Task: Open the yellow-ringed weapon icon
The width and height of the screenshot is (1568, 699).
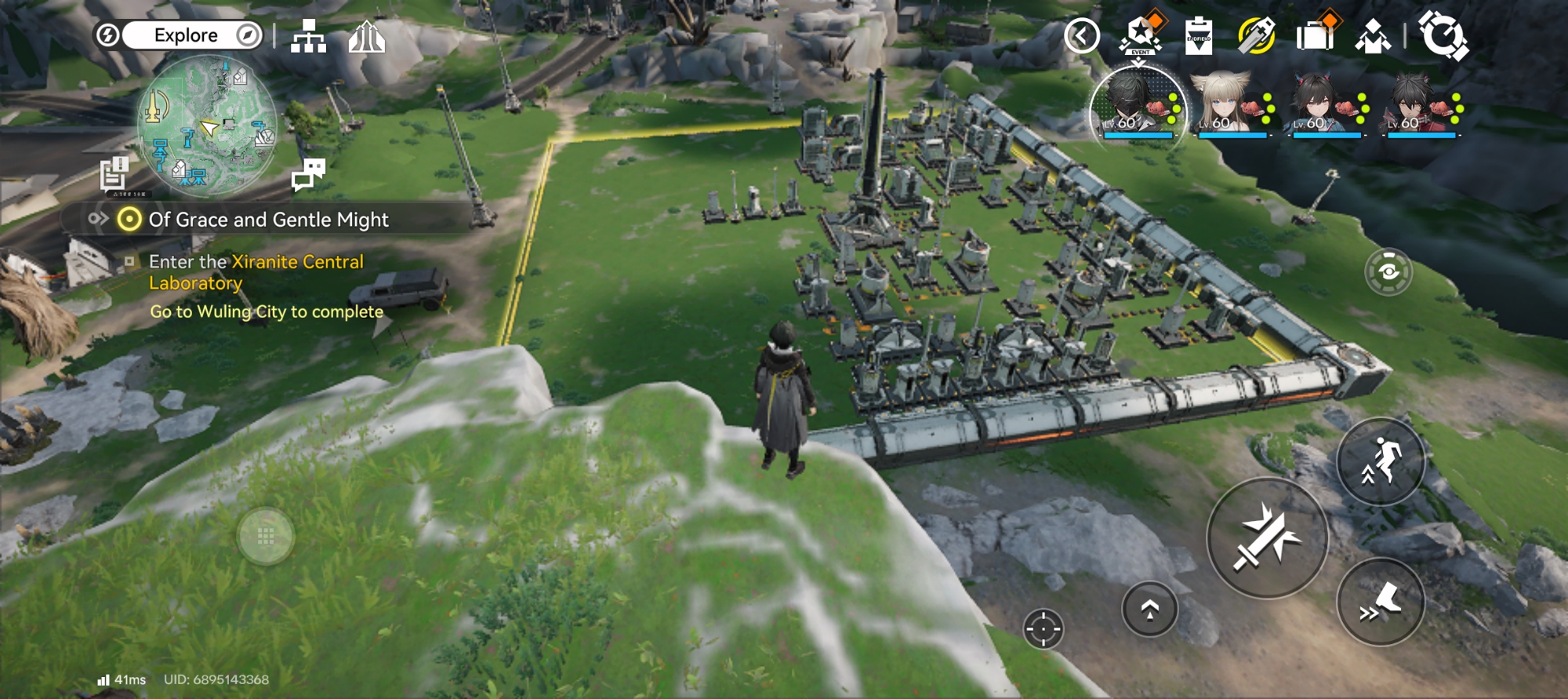Action: click(1256, 36)
